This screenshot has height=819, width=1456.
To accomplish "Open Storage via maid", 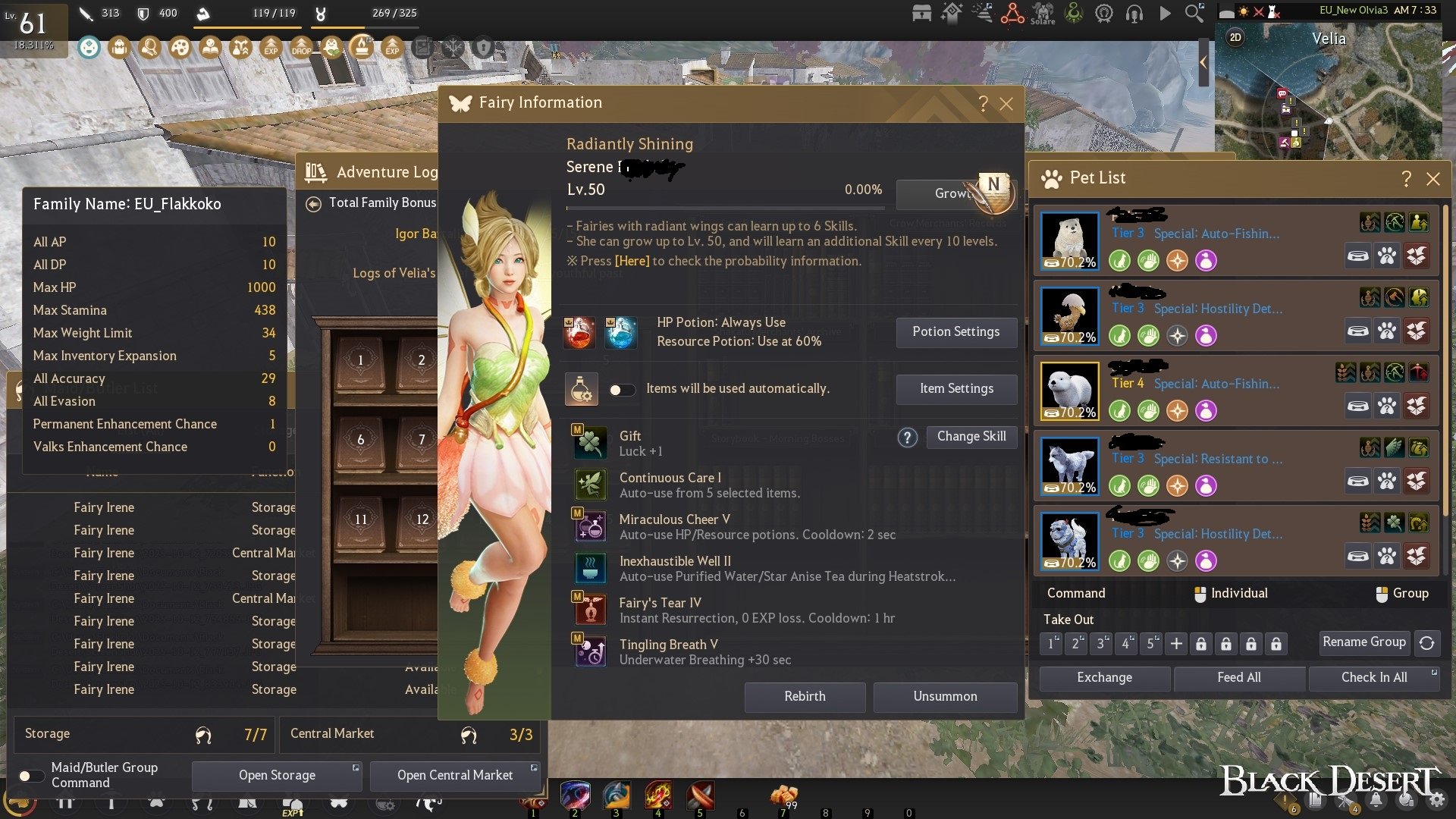I will pyautogui.click(x=277, y=776).
